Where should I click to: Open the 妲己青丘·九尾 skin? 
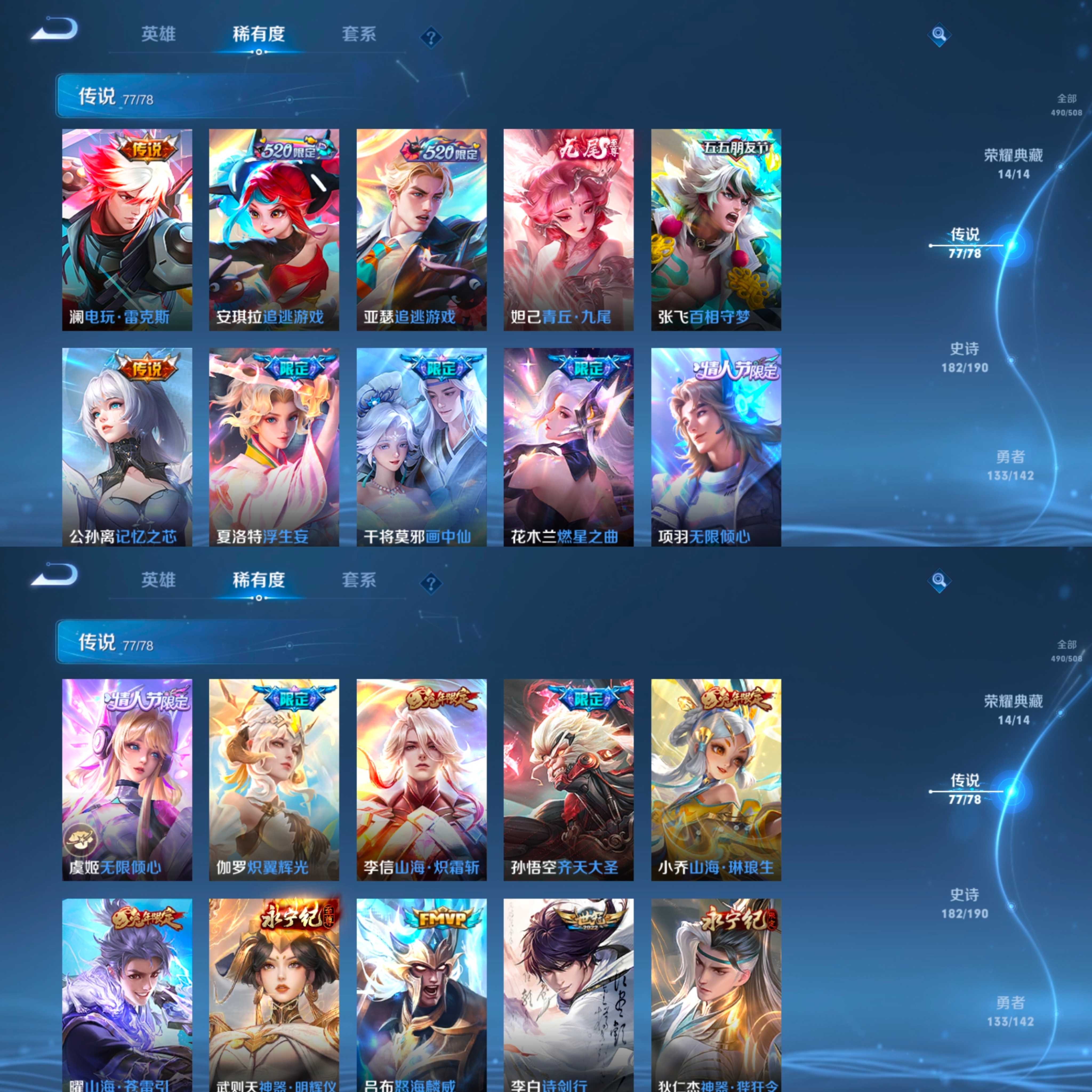[568, 226]
